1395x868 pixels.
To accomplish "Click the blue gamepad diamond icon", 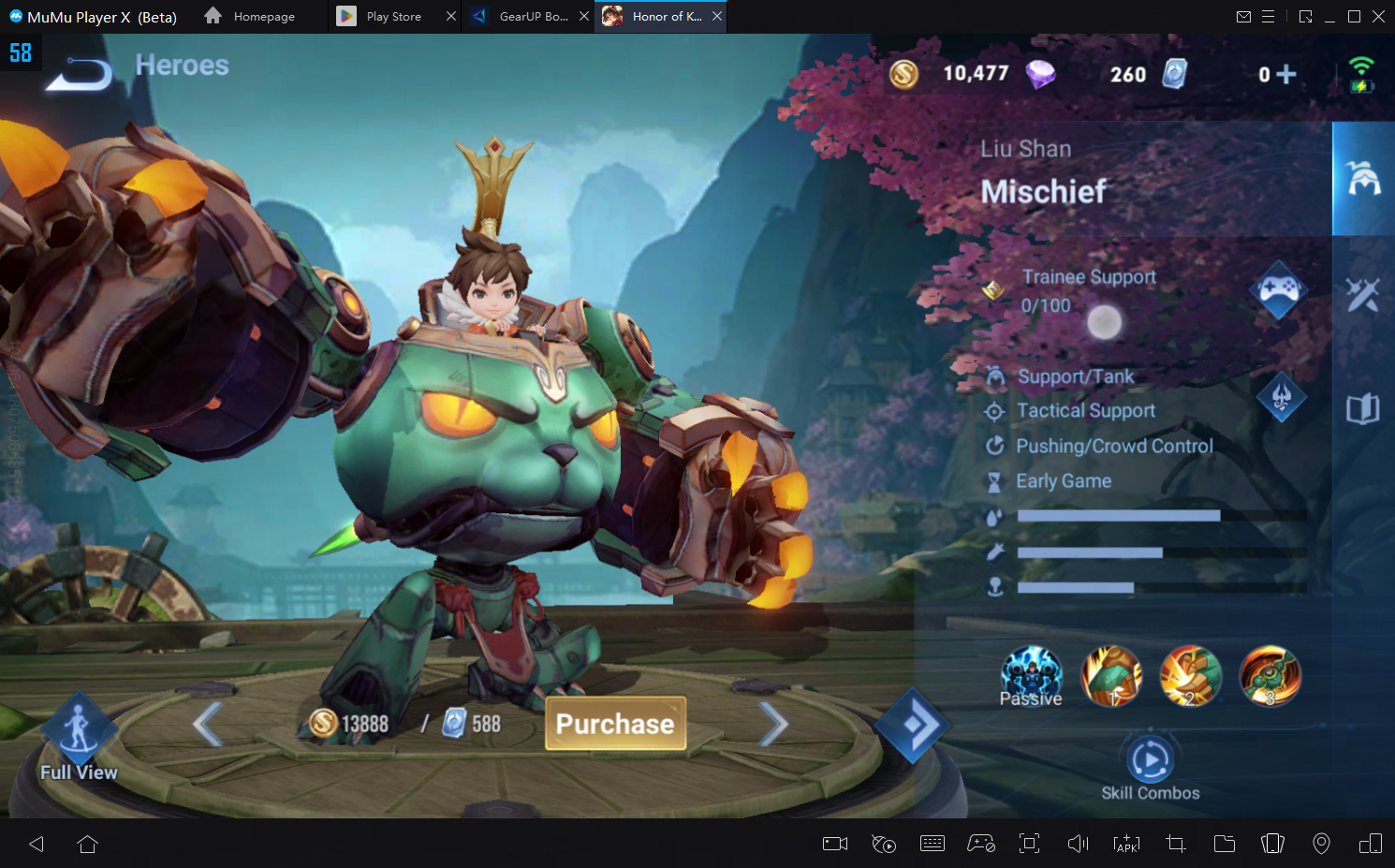I will pyautogui.click(x=1279, y=290).
